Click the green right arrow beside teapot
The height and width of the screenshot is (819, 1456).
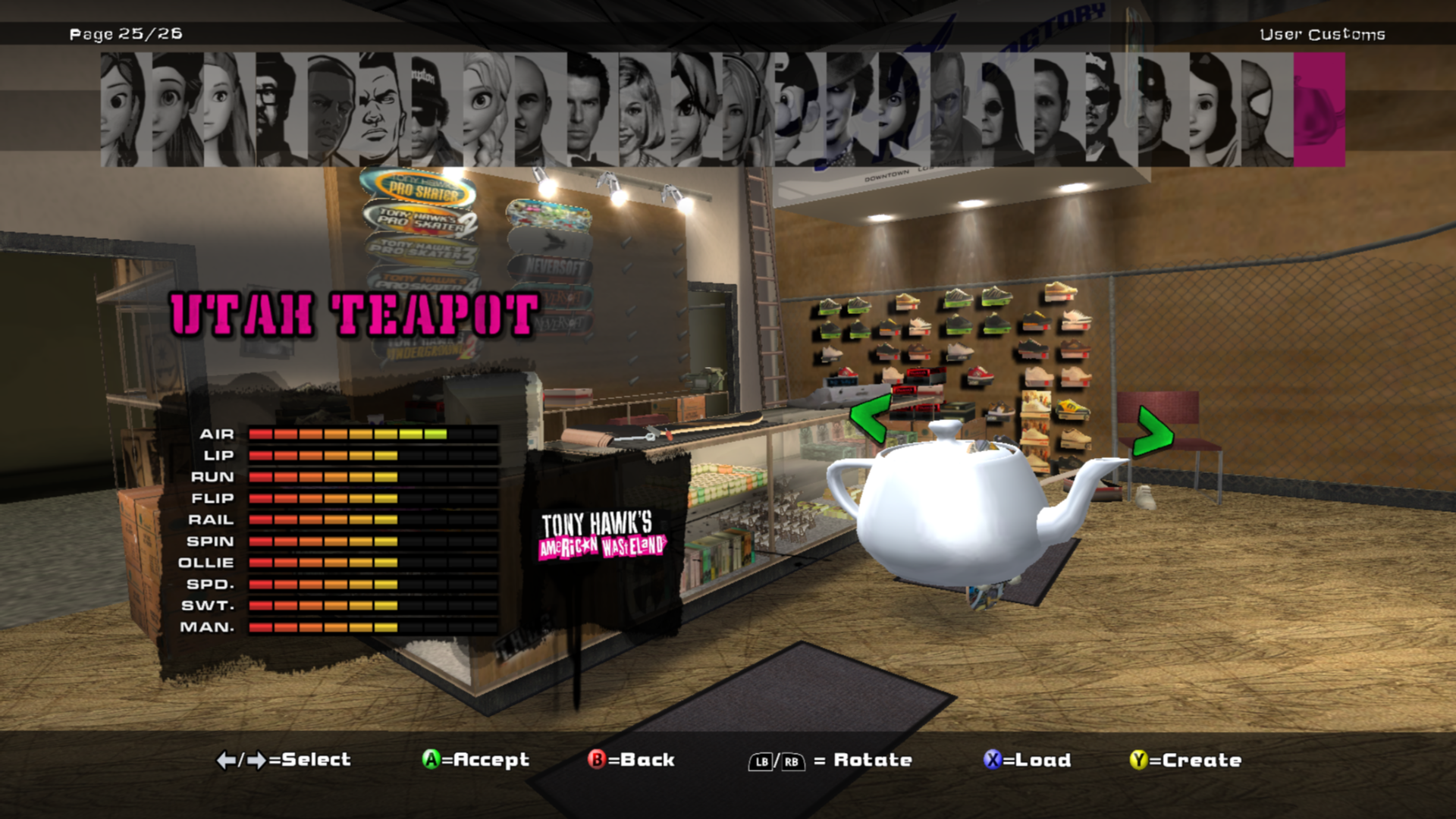coord(1153,432)
